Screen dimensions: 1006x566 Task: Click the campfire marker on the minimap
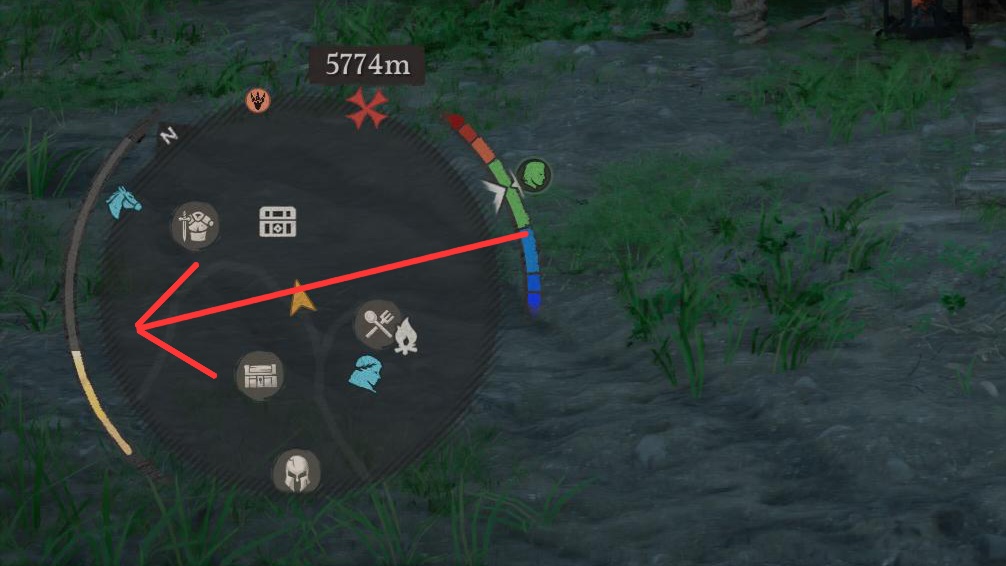(x=405, y=337)
